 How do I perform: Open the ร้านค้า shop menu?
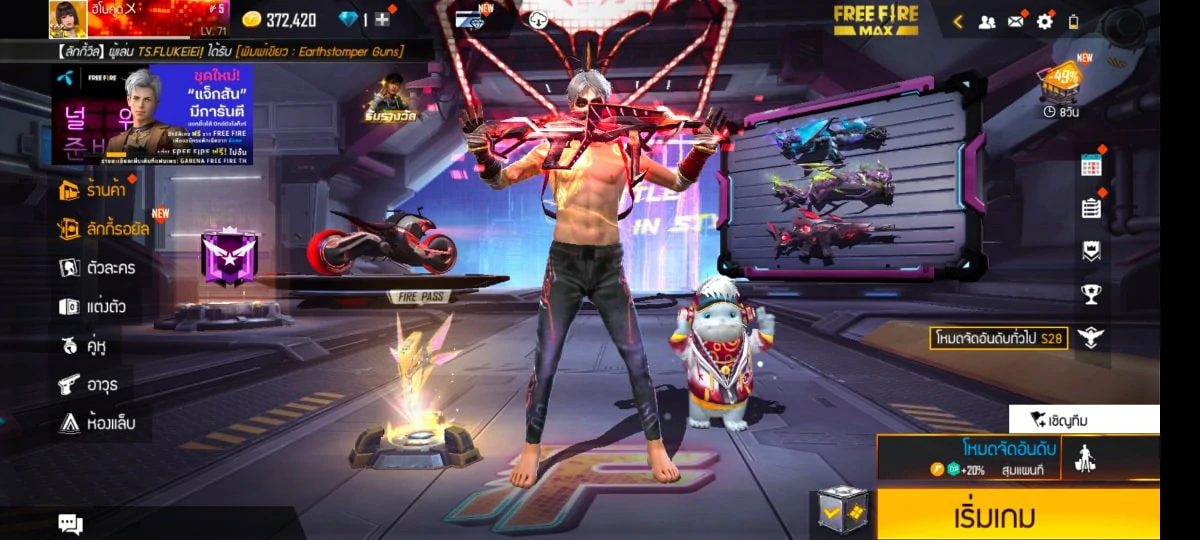coord(93,188)
